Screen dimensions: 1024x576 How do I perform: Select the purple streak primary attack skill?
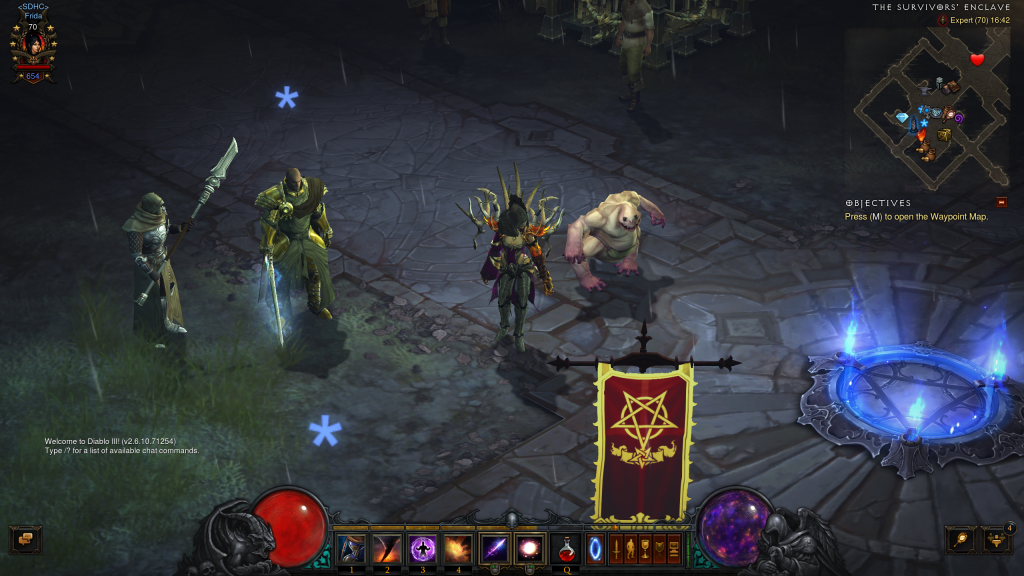(494, 549)
